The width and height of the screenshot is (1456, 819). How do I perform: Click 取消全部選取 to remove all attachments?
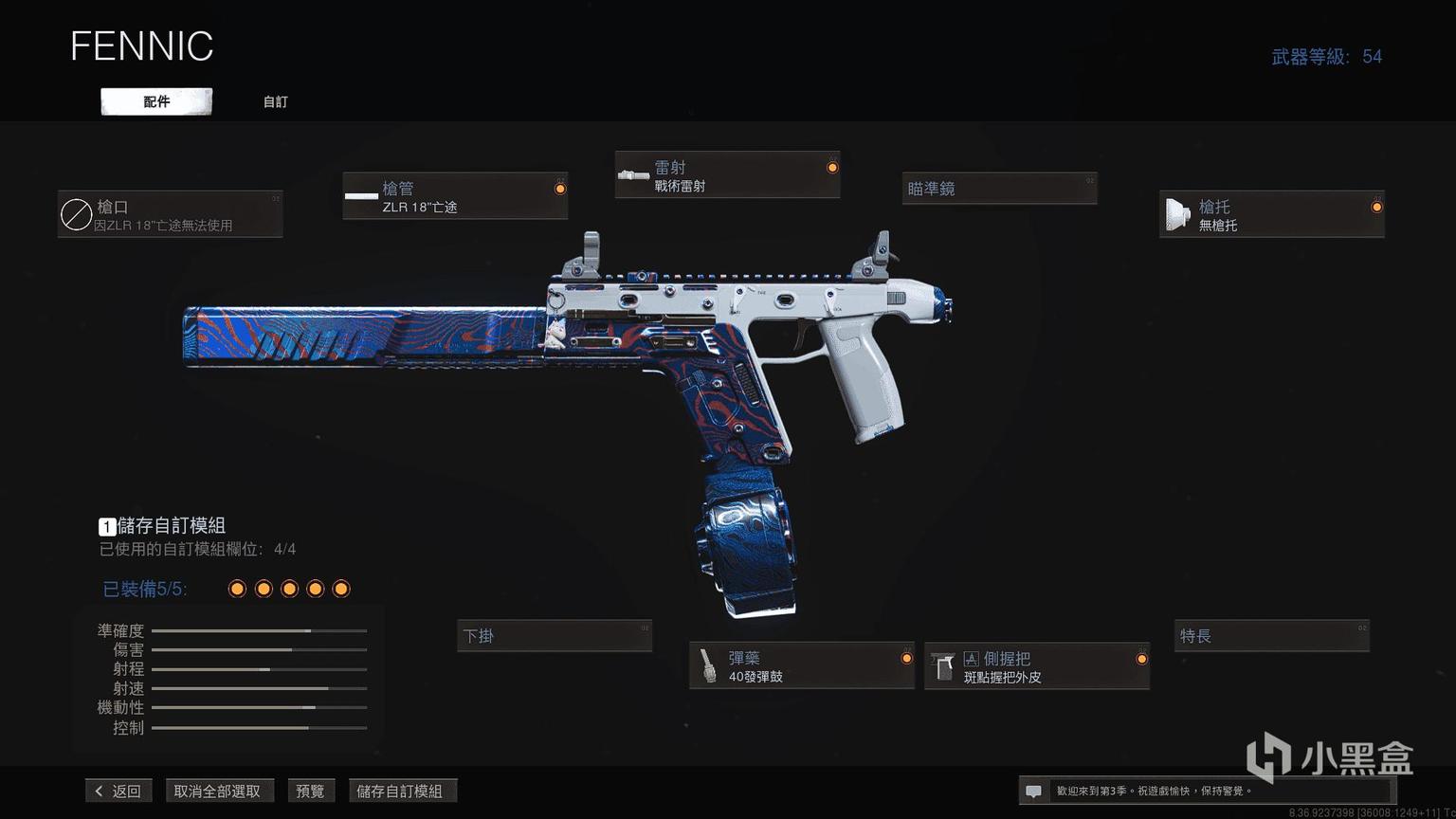point(217,791)
